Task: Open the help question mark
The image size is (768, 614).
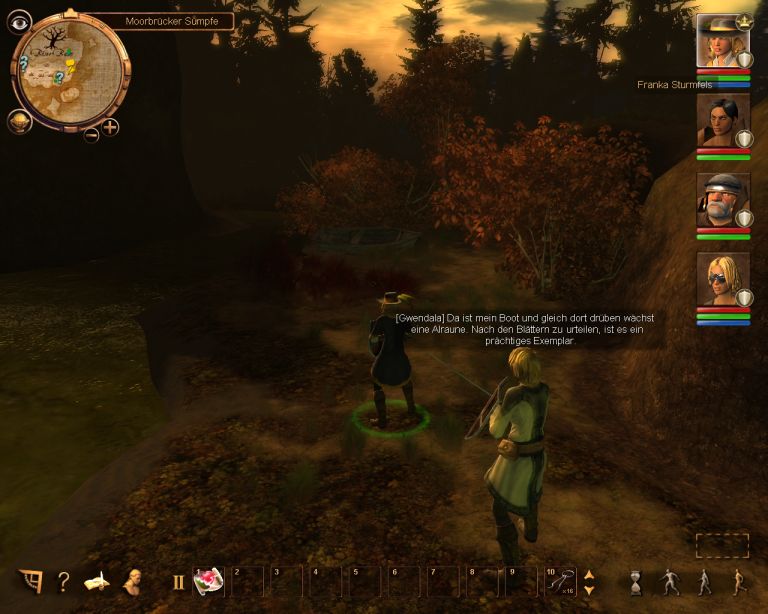Action: pos(63,581)
